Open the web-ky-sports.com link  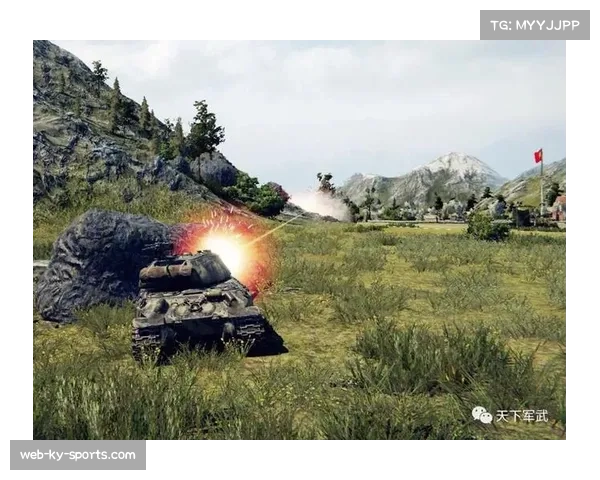(x=79, y=455)
